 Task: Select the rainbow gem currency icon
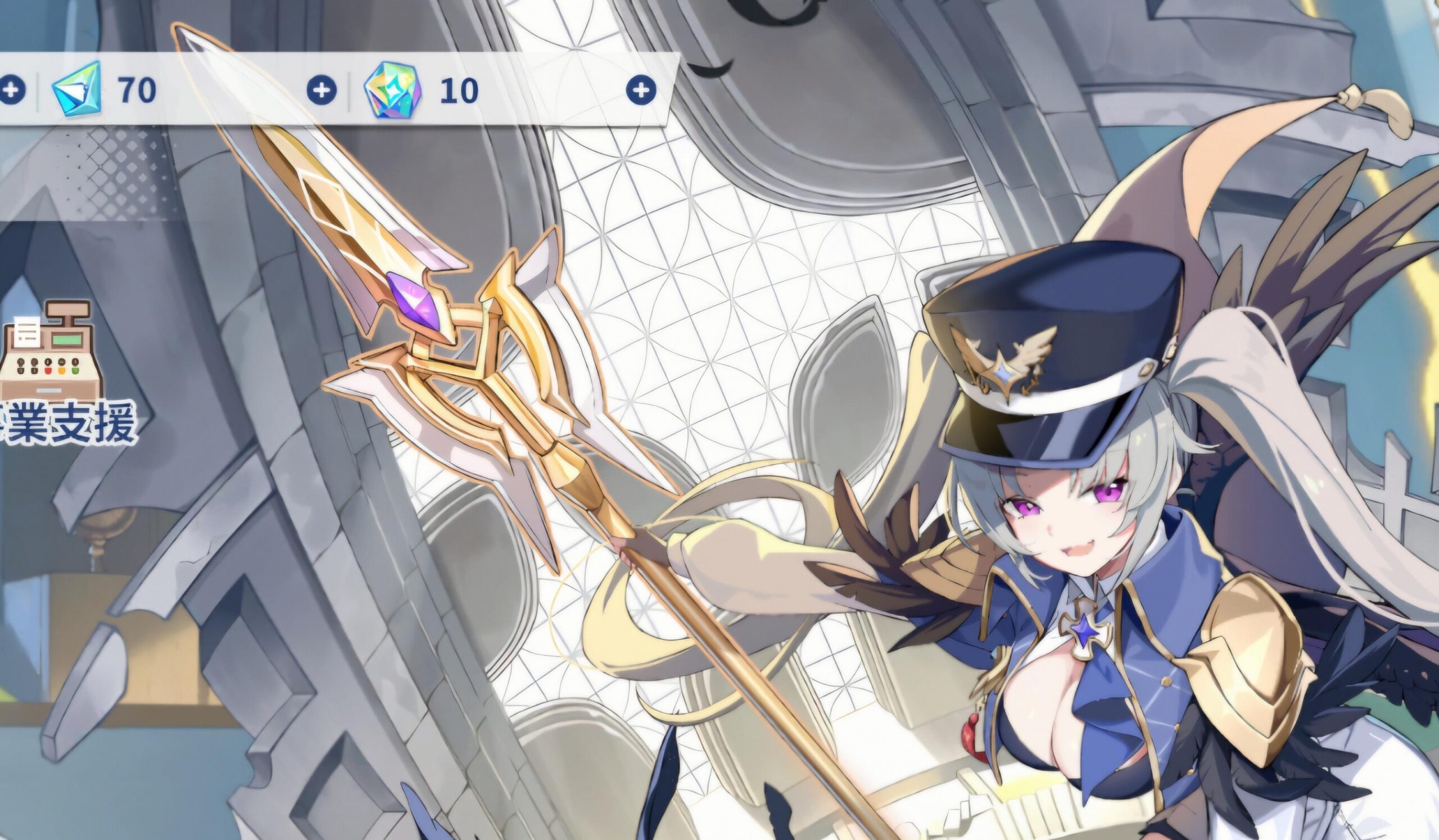[393, 90]
